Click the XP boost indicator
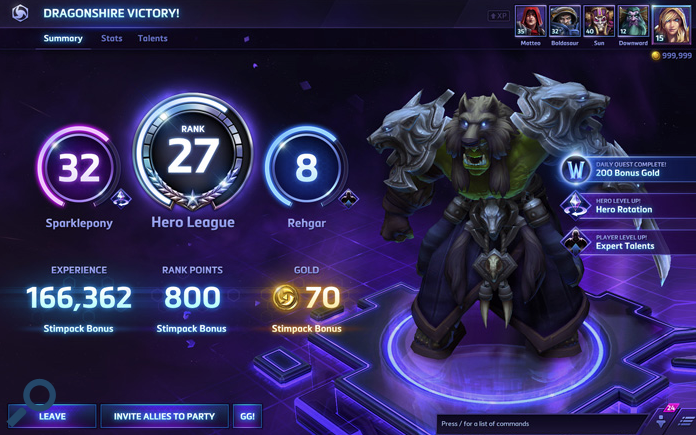 click(498, 16)
